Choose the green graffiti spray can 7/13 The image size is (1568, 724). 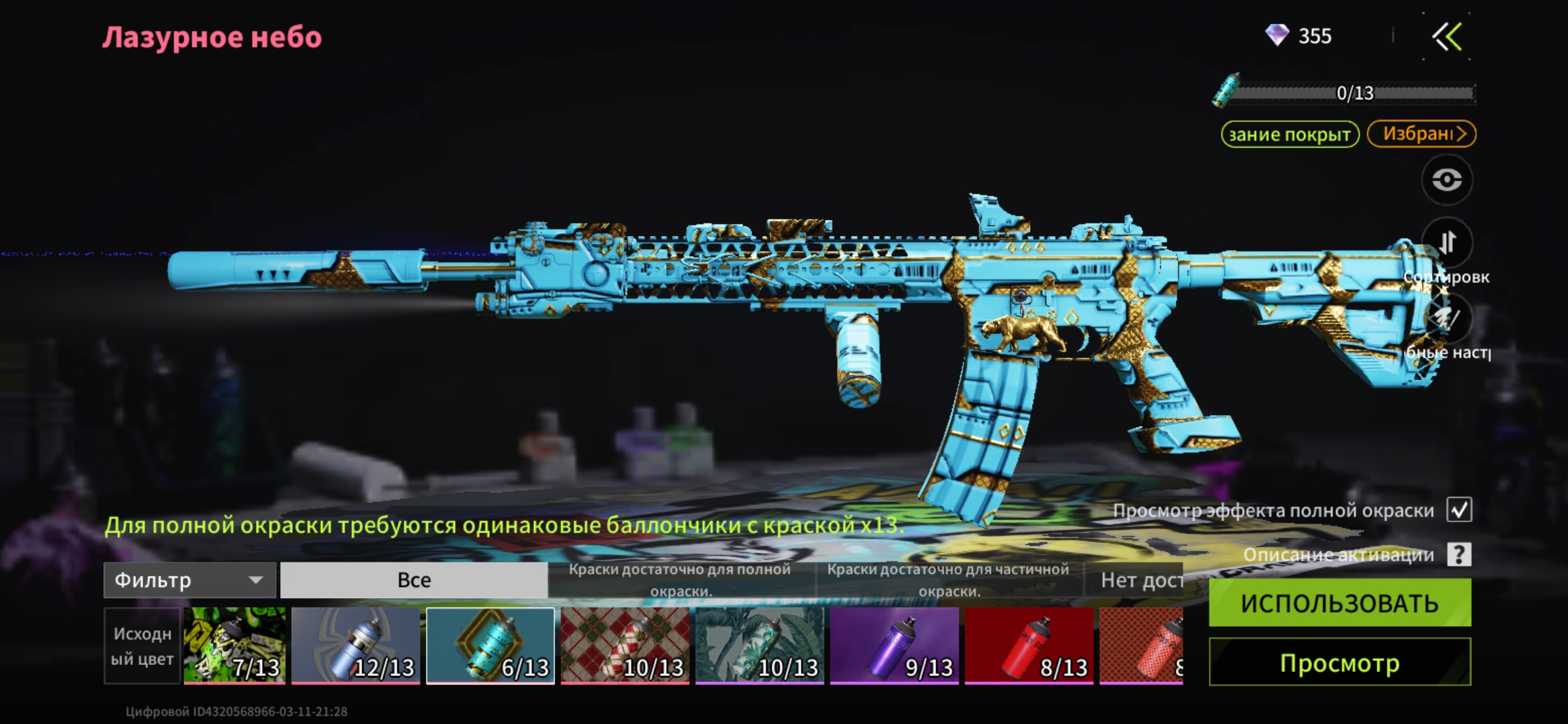tap(235, 646)
